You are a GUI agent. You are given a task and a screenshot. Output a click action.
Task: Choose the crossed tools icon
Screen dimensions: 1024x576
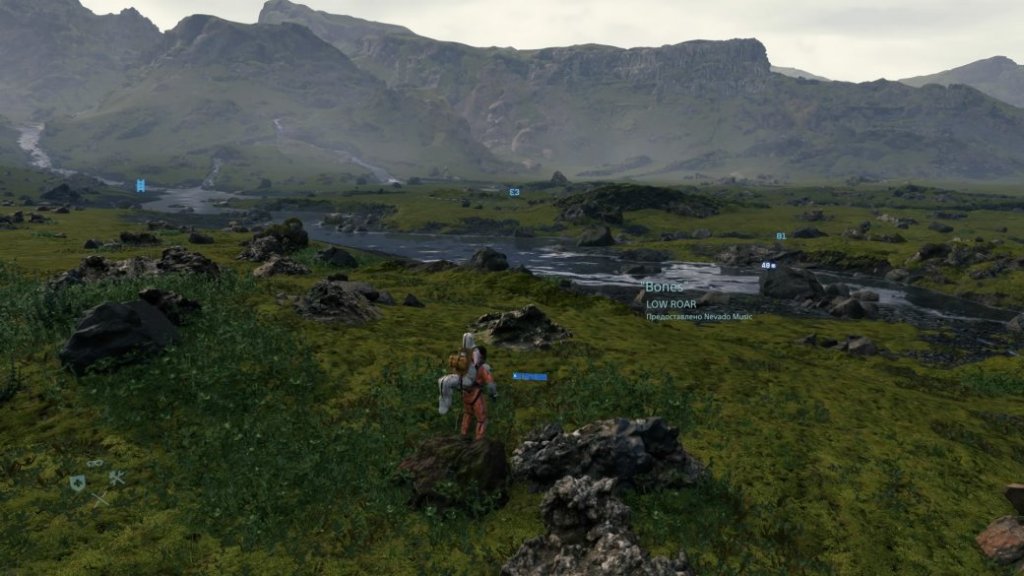point(117,478)
